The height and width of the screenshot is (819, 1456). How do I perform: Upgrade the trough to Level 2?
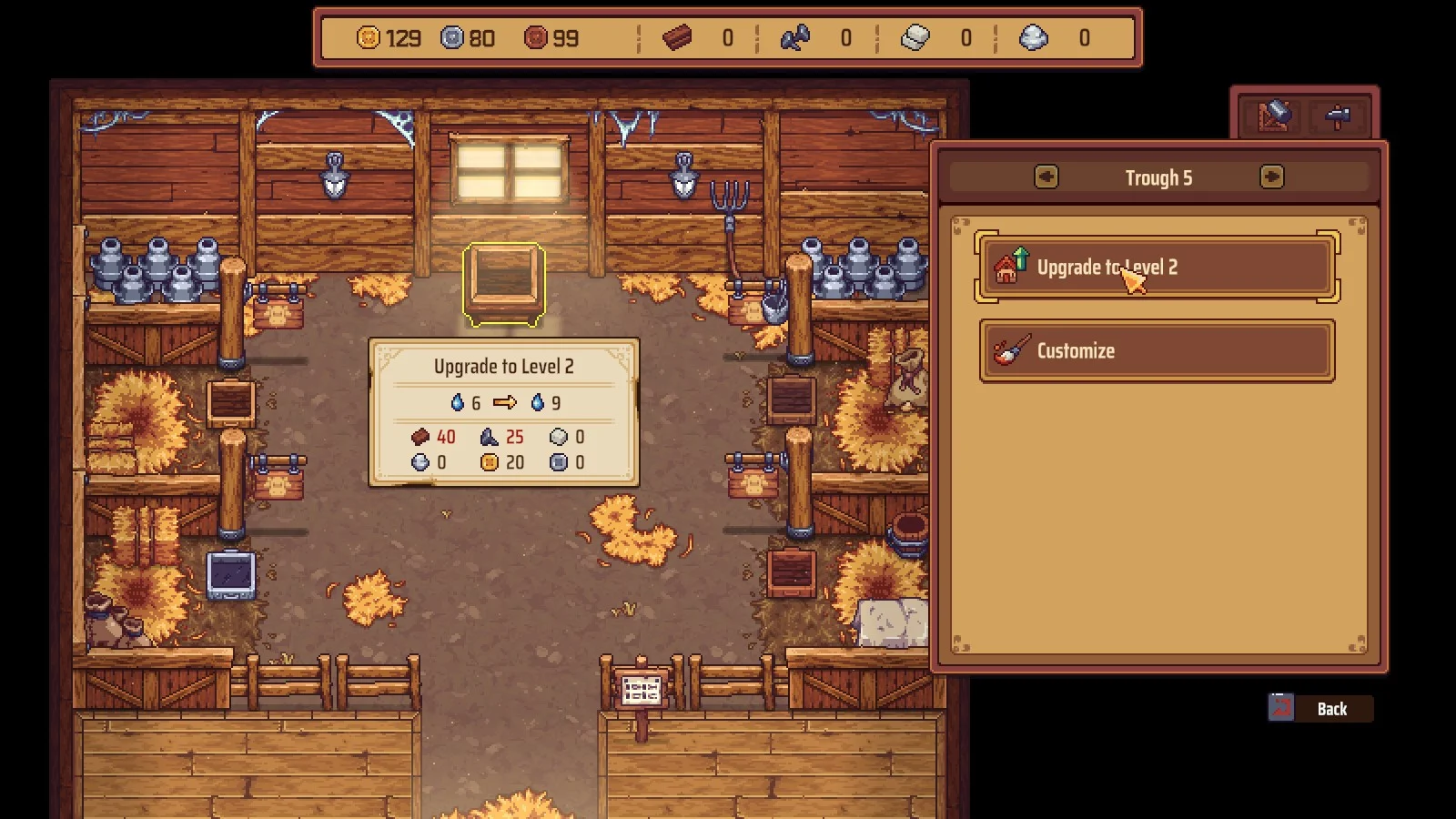click(x=1157, y=267)
